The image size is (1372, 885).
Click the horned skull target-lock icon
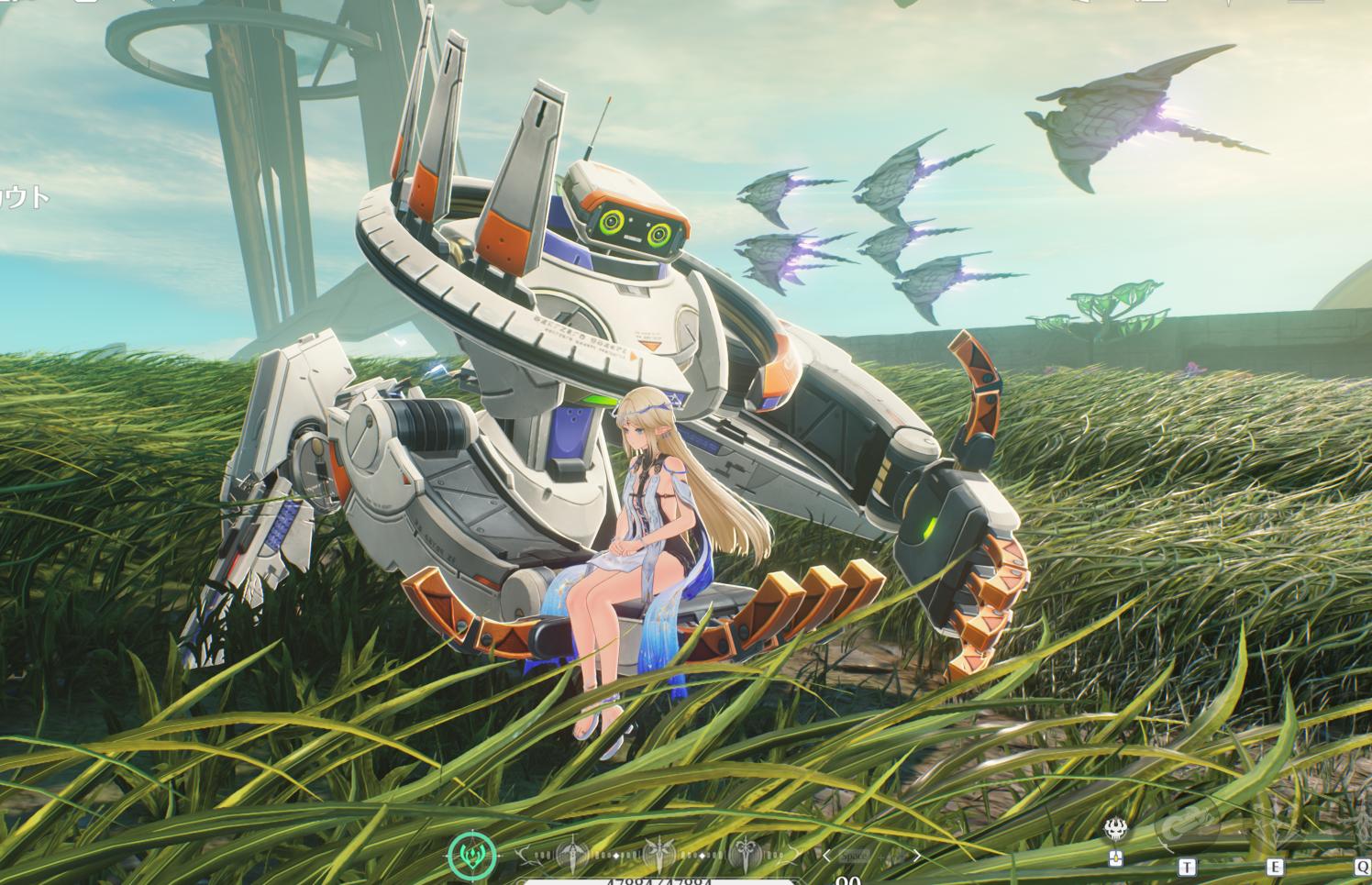tap(1117, 831)
